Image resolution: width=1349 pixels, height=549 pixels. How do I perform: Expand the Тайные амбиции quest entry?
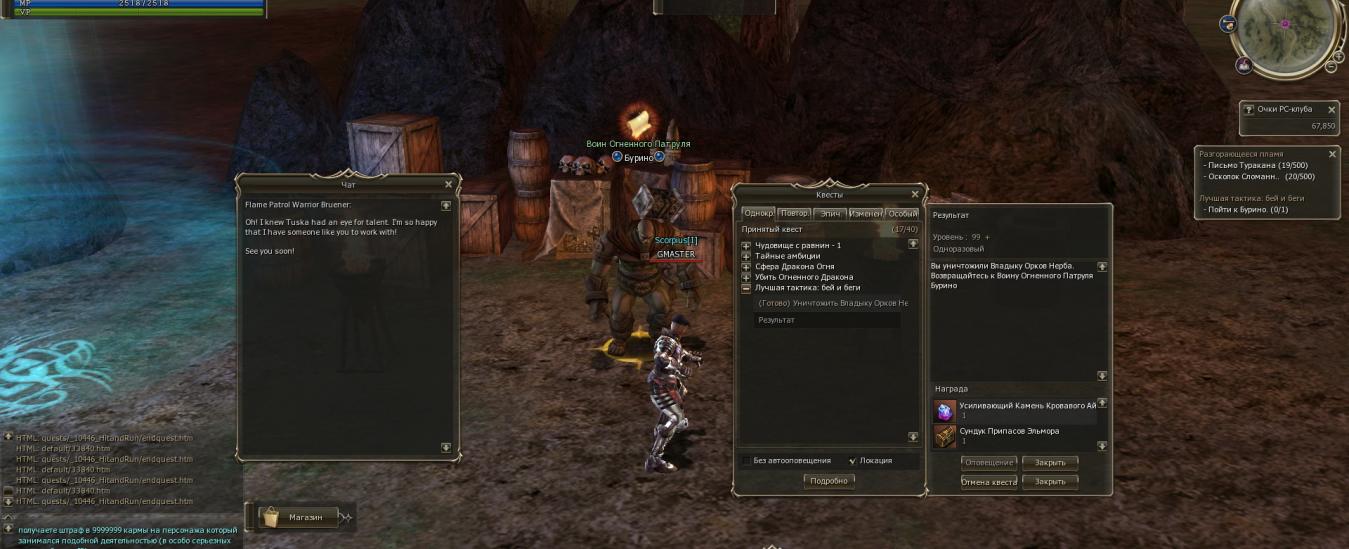[746, 256]
